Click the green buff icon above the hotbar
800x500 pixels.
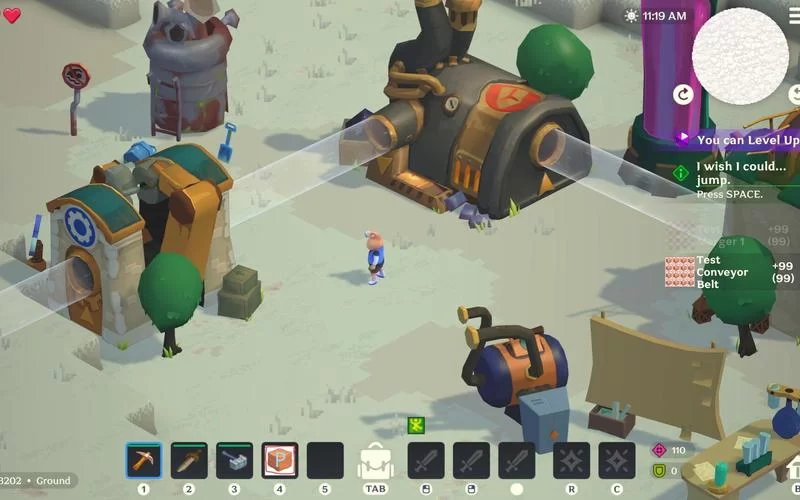416,426
